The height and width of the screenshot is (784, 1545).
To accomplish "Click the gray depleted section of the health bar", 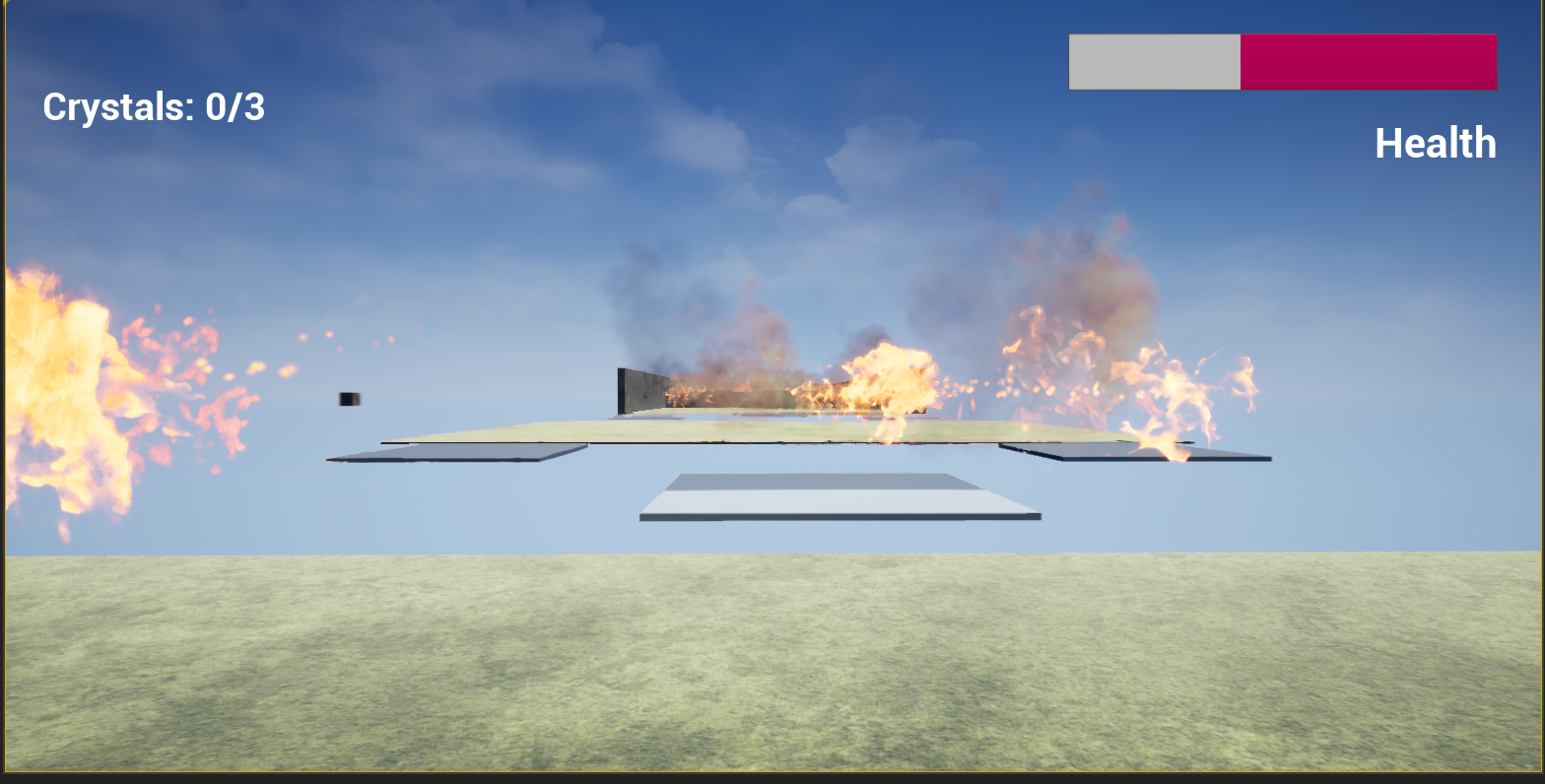I will 1153,61.
